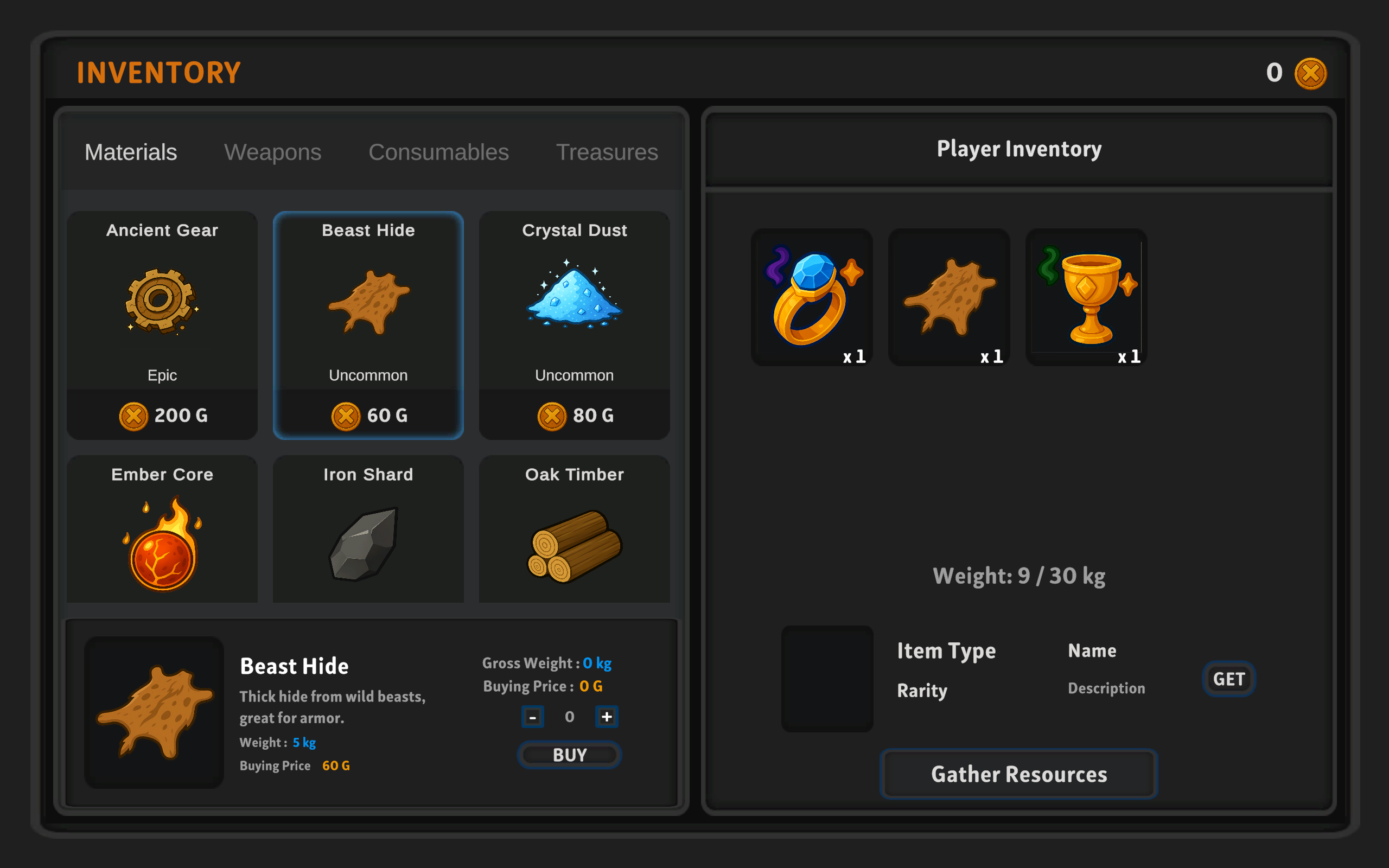
Task: Click the Gather Resources button
Action: [1018, 774]
